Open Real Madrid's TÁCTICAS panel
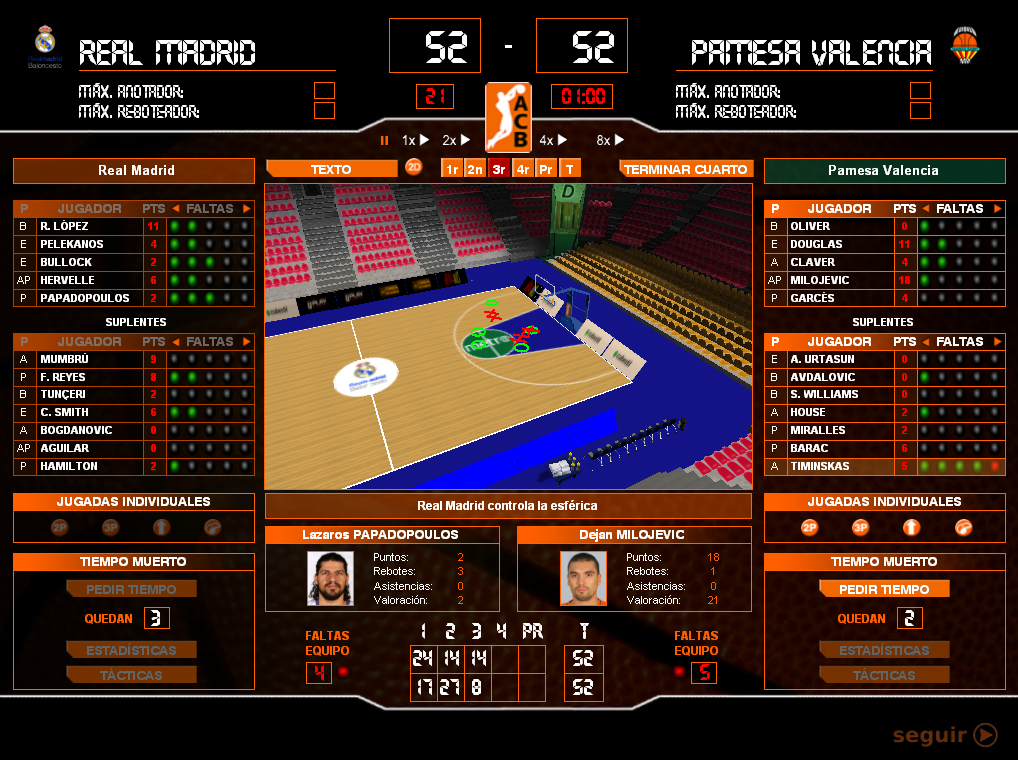Screen dimensions: 1018x760 click(x=131, y=676)
